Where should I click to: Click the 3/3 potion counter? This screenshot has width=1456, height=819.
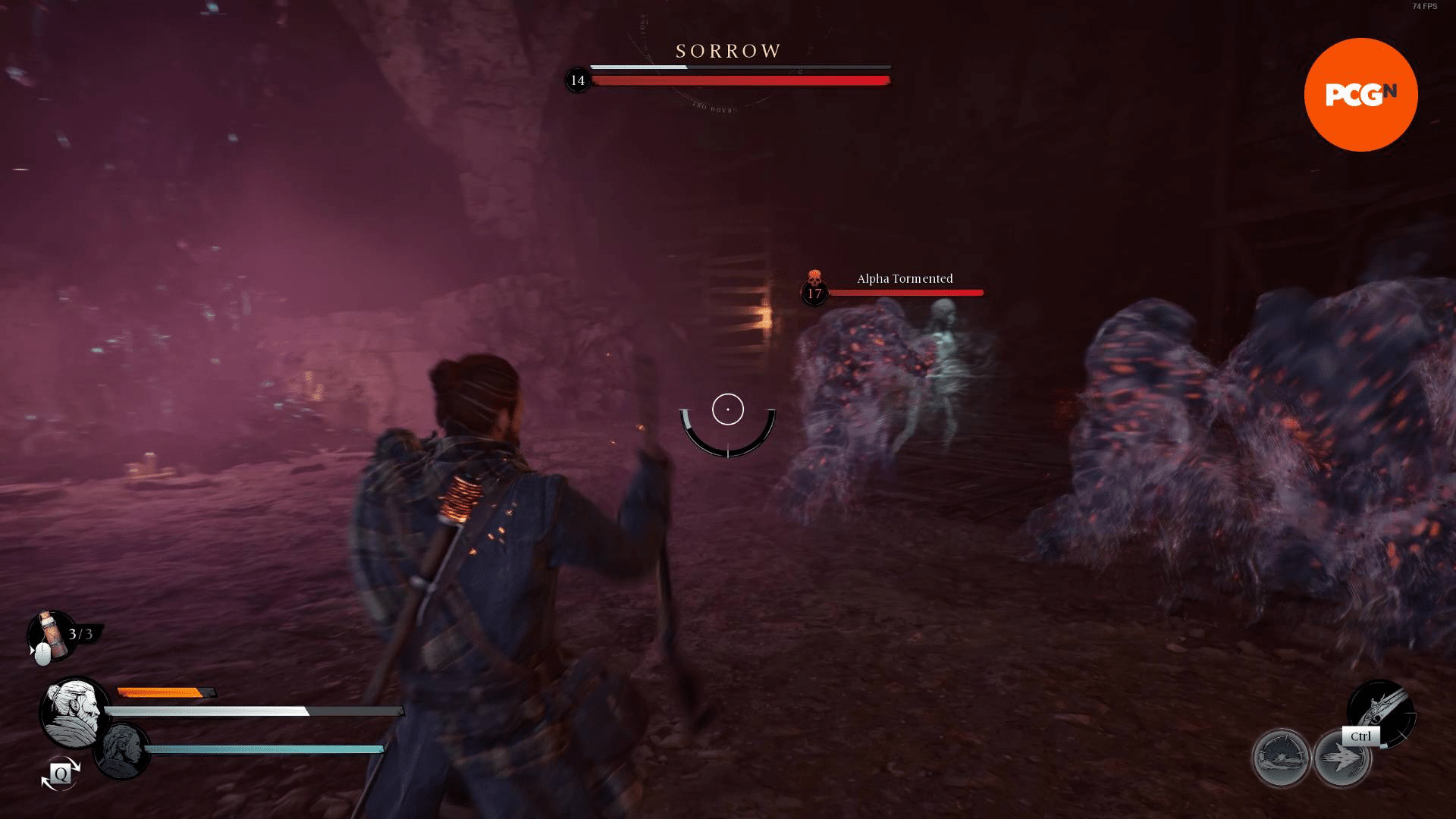tap(79, 635)
